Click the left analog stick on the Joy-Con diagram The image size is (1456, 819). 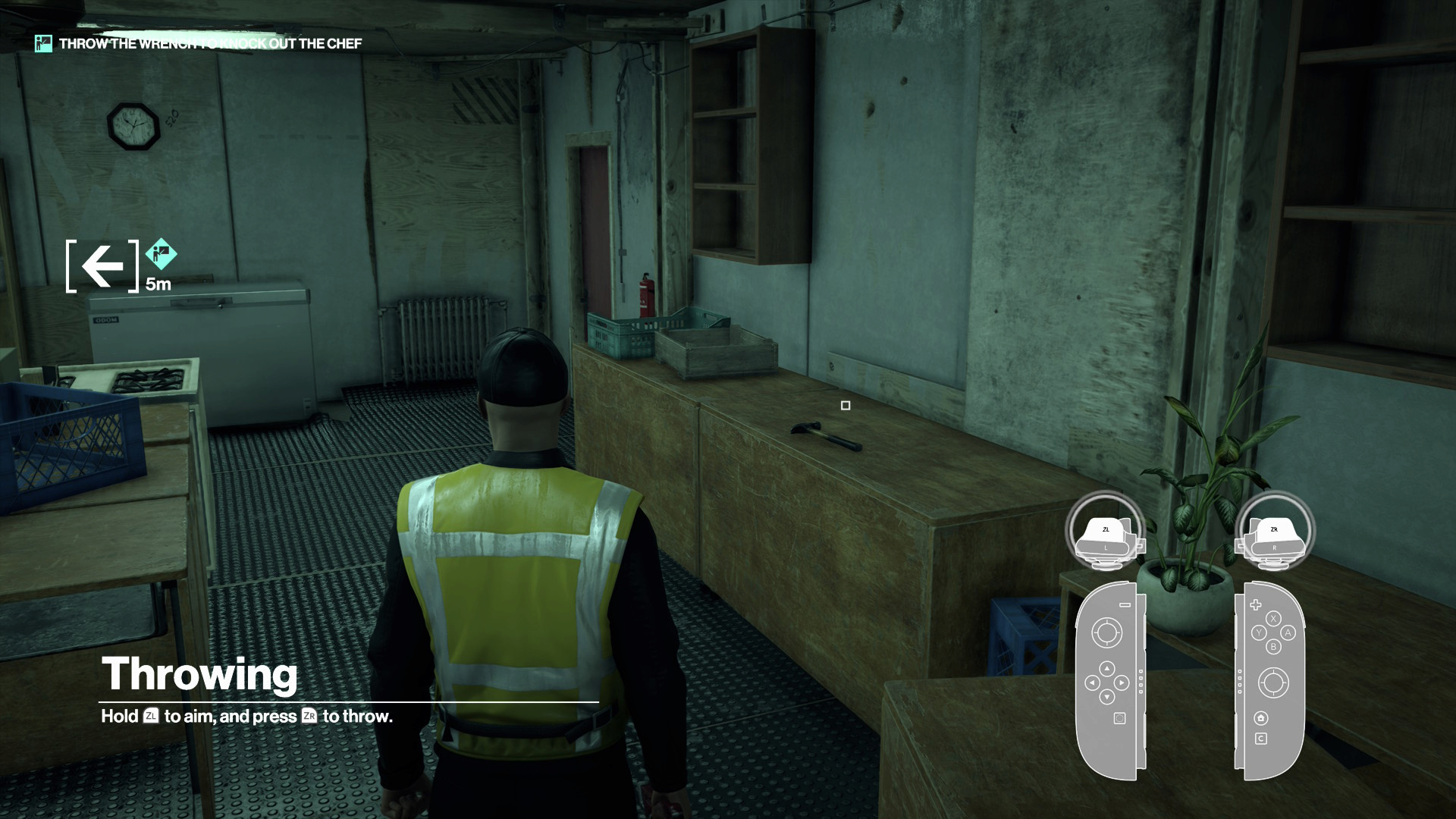(x=1107, y=631)
